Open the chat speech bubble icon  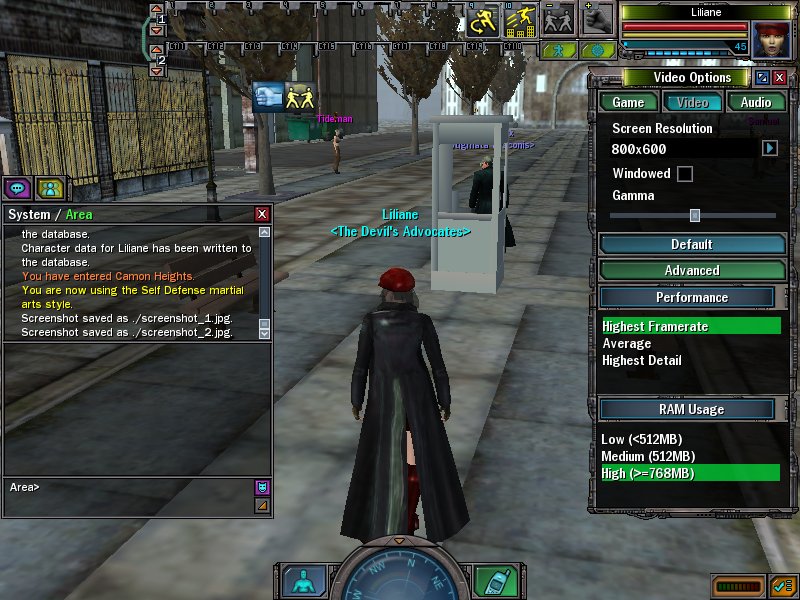click(17, 187)
